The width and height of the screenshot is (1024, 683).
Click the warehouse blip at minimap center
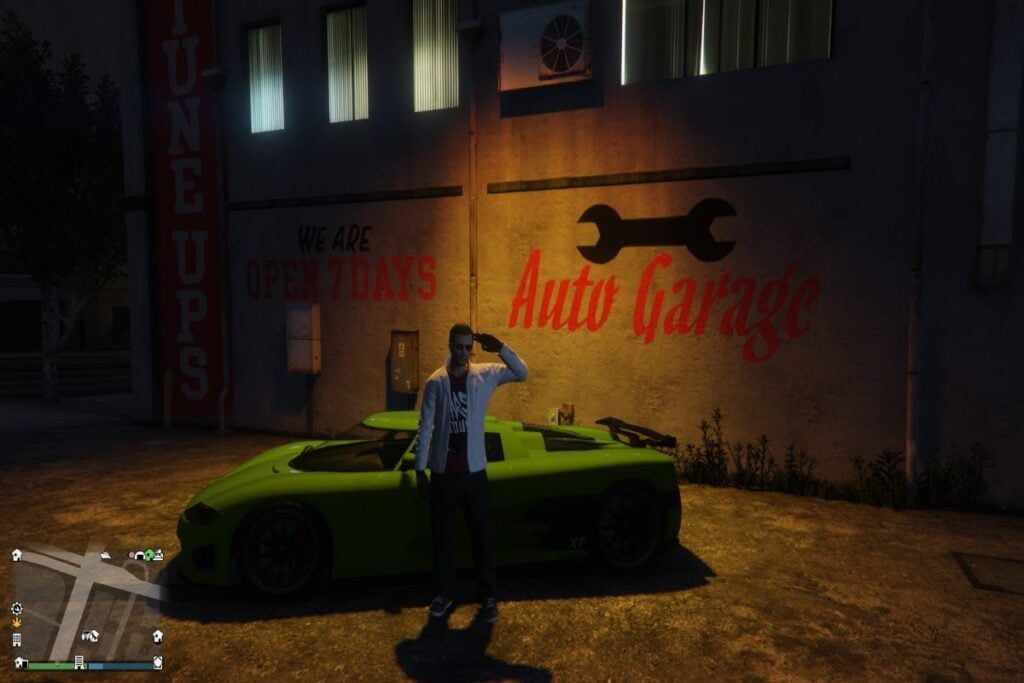coord(90,635)
